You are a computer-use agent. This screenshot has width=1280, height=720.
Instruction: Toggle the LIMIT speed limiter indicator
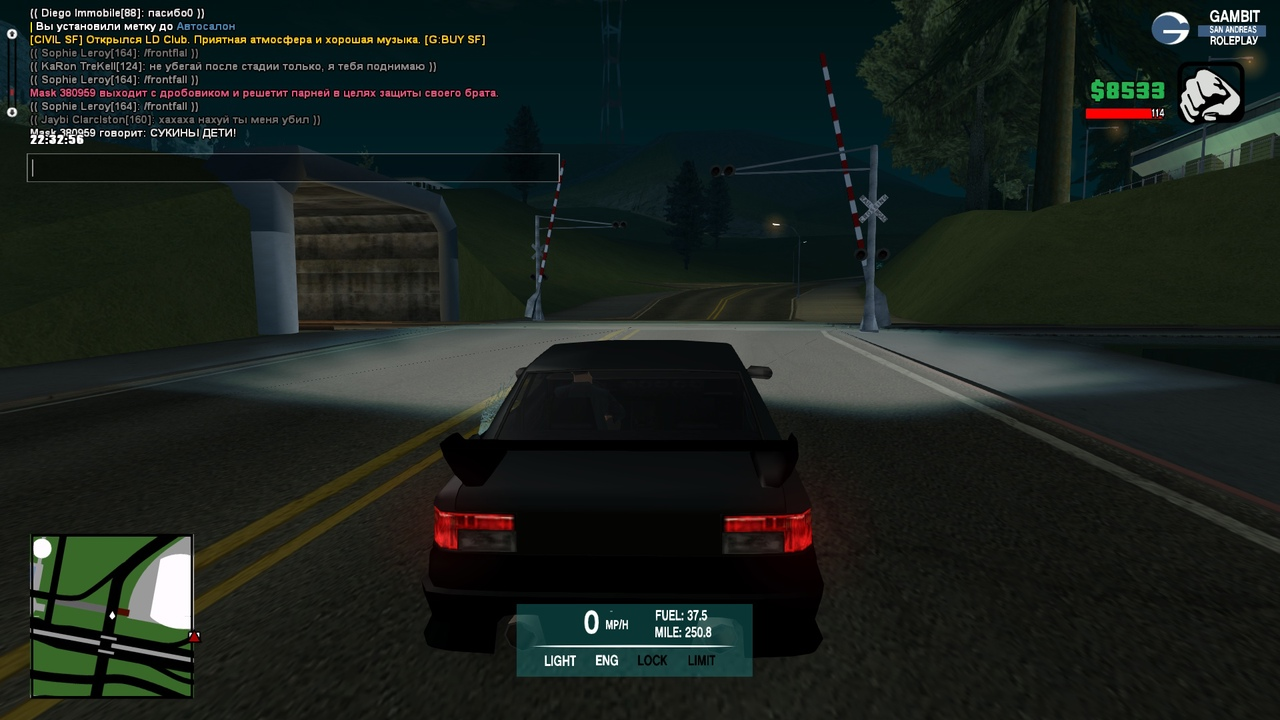tap(701, 661)
